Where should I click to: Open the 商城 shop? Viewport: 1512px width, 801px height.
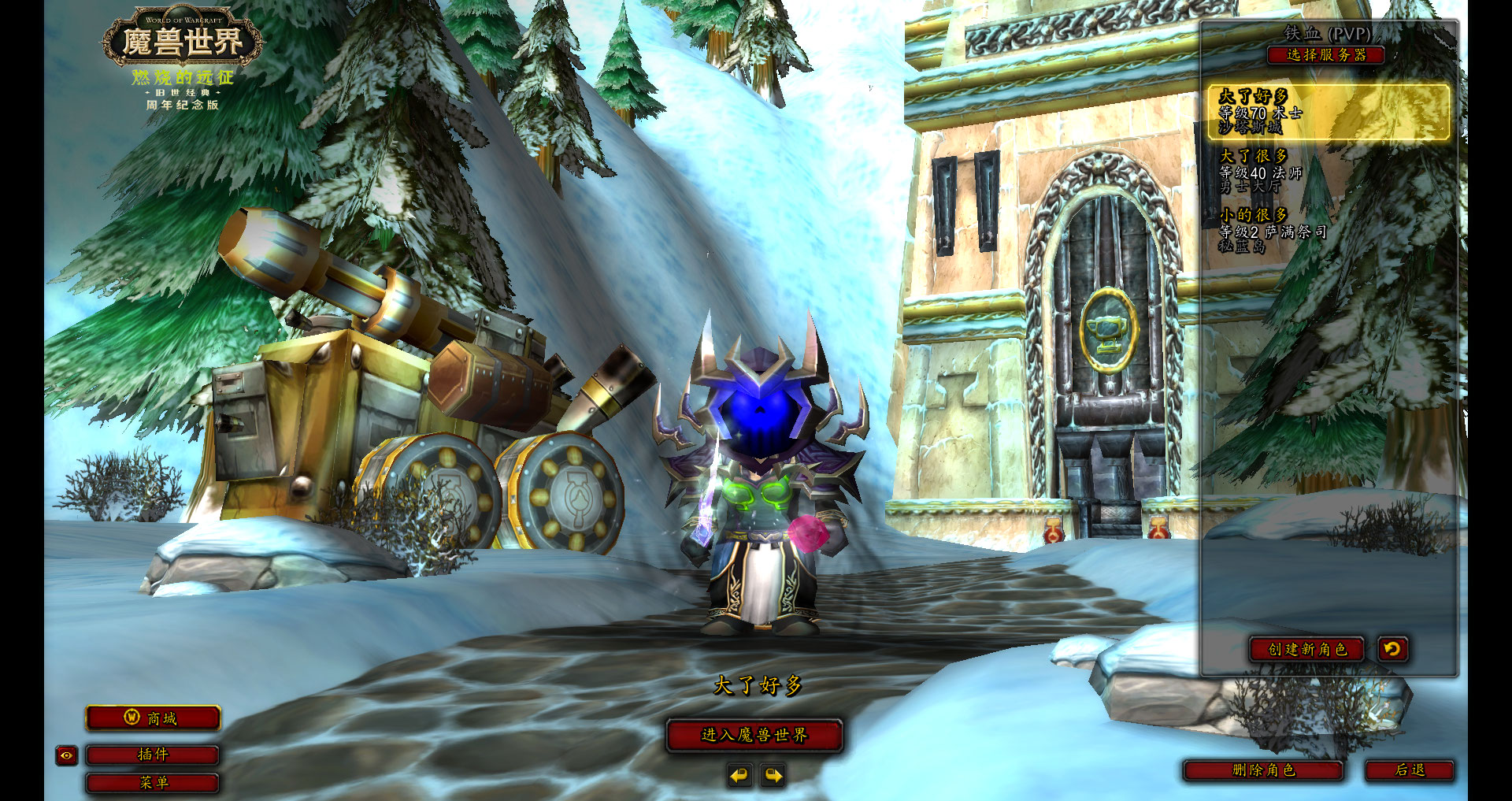coord(153,718)
